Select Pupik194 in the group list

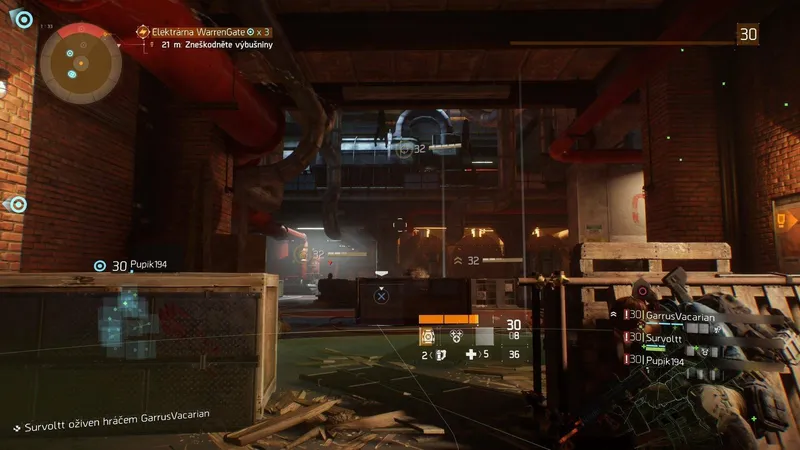pos(665,361)
